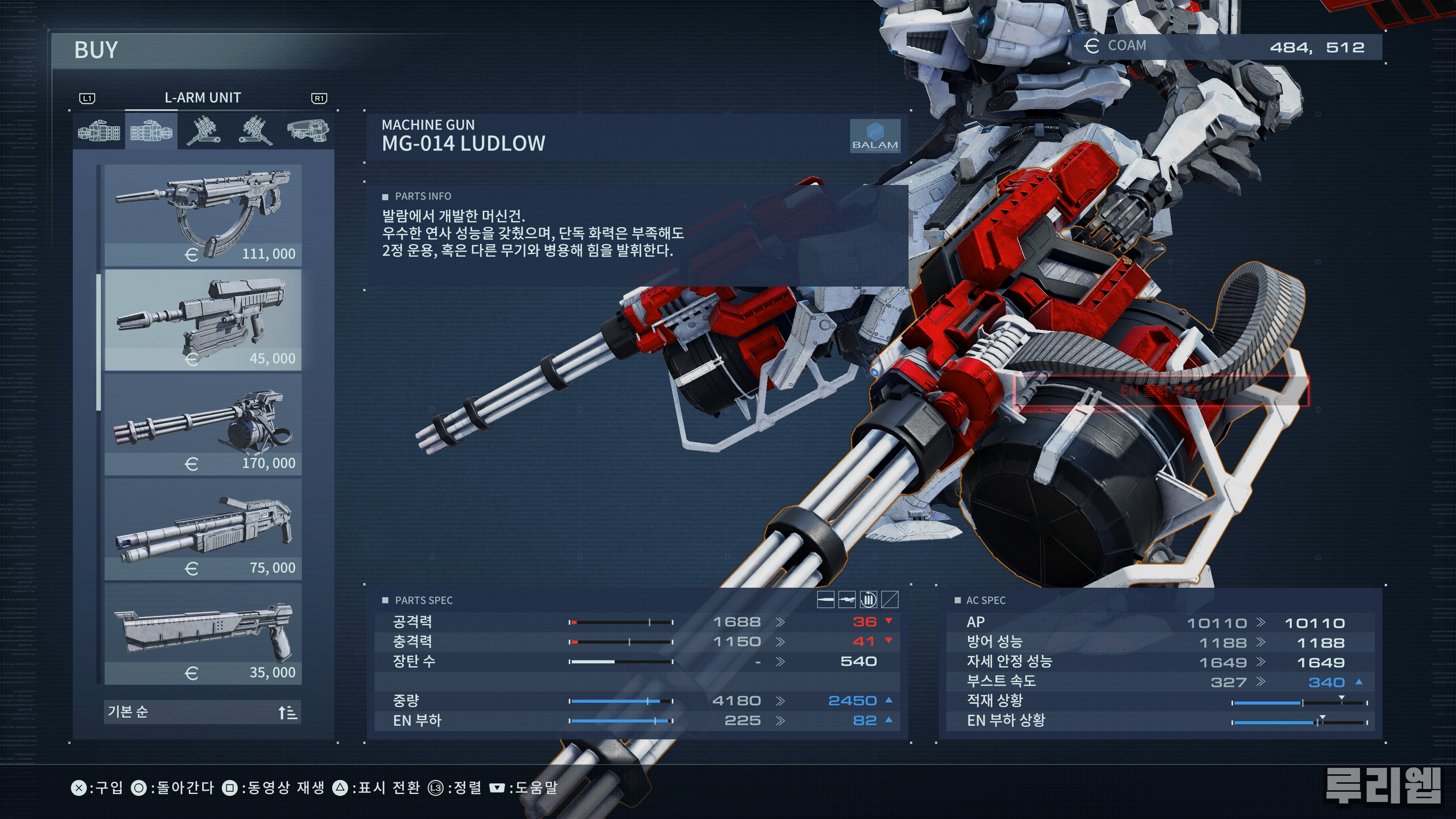
Task: Open the 기본 순 sort order selector
Action: pos(203,712)
